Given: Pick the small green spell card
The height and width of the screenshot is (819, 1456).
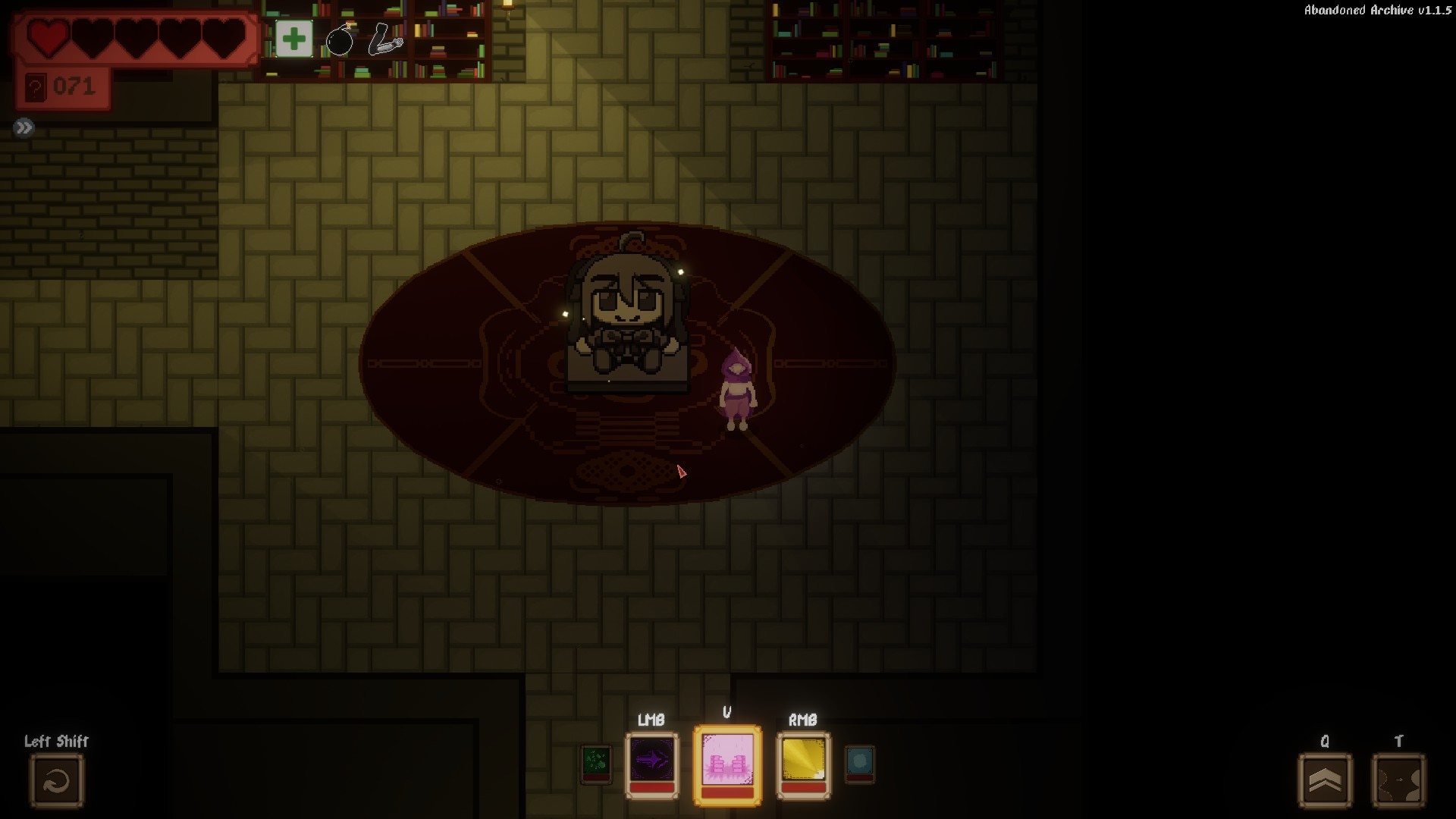Looking at the screenshot, I should pyautogui.click(x=596, y=764).
